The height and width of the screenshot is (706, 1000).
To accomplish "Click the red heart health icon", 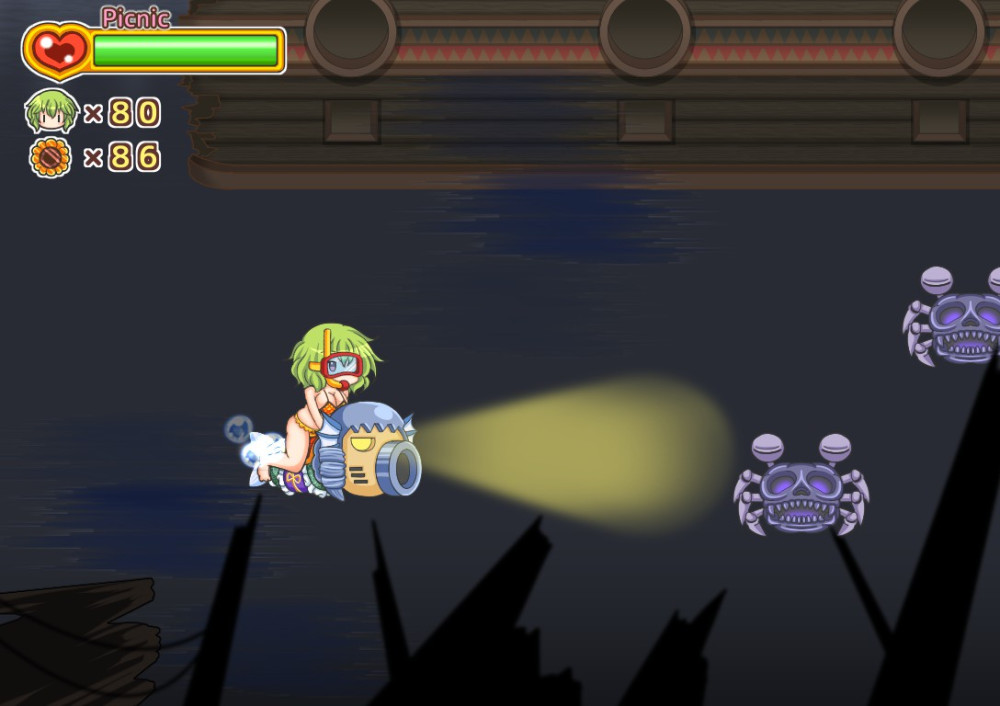I will [56, 50].
